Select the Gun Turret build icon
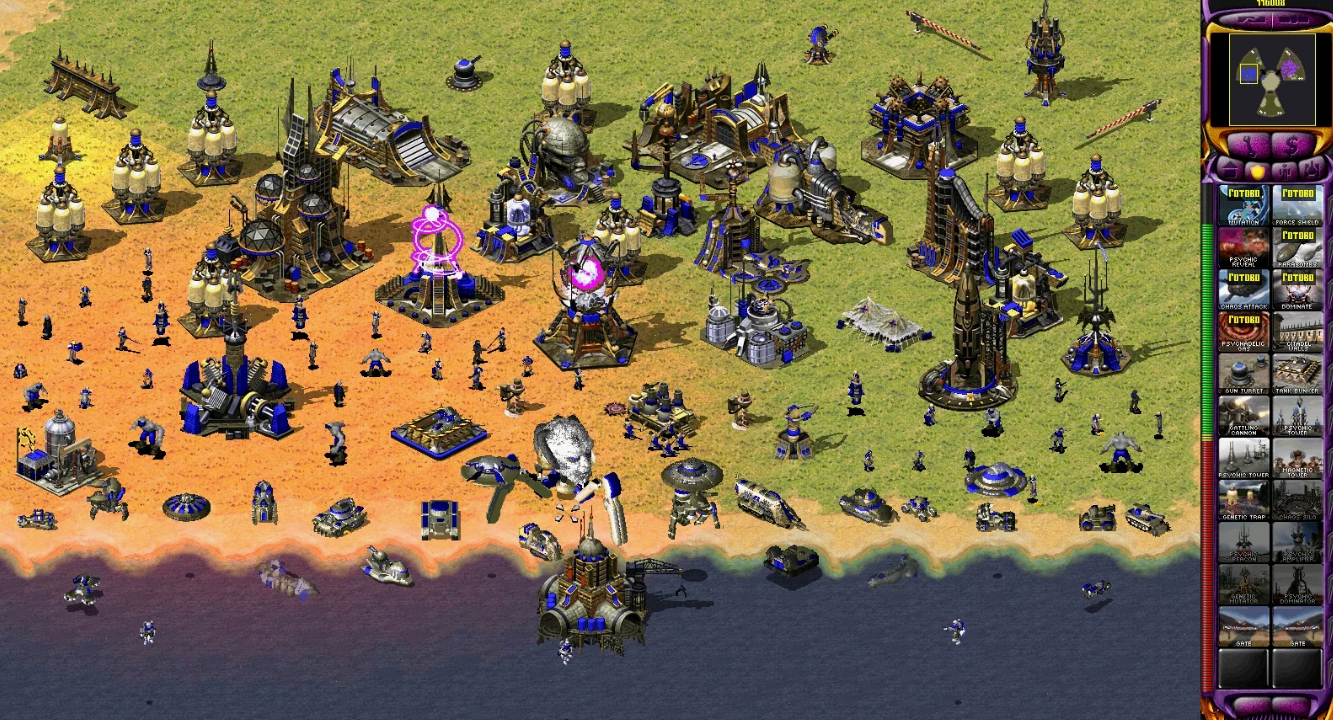This screenshot has width=1333, height=720. pos(1244,373)
